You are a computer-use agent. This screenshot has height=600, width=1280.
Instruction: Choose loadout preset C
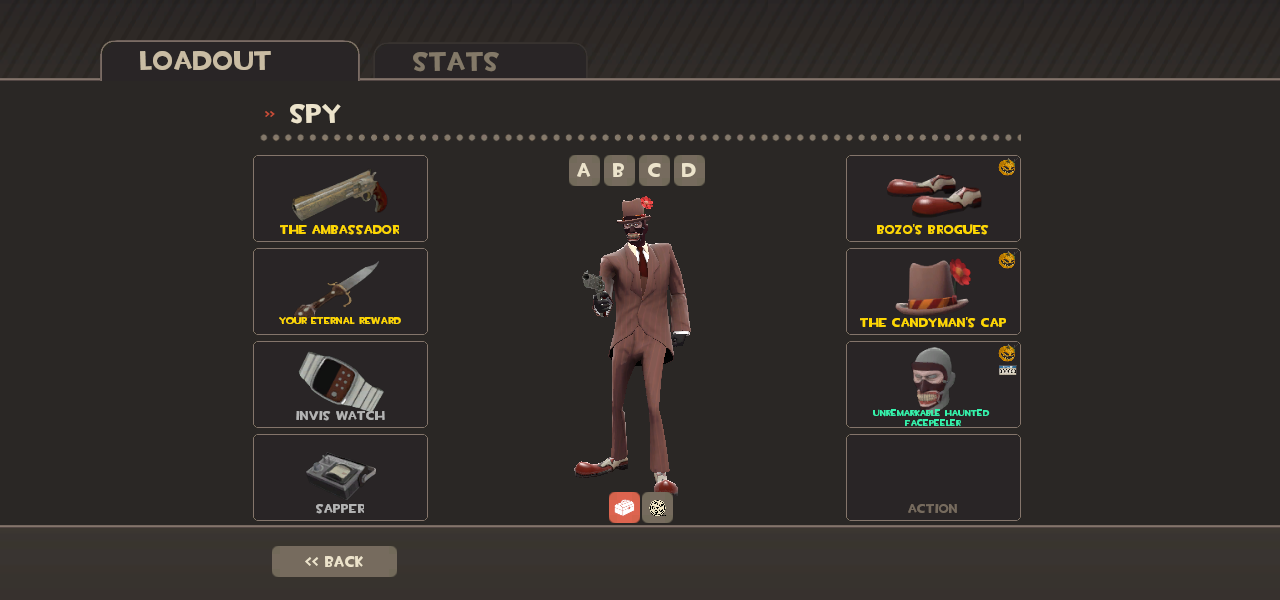point(654,170)
